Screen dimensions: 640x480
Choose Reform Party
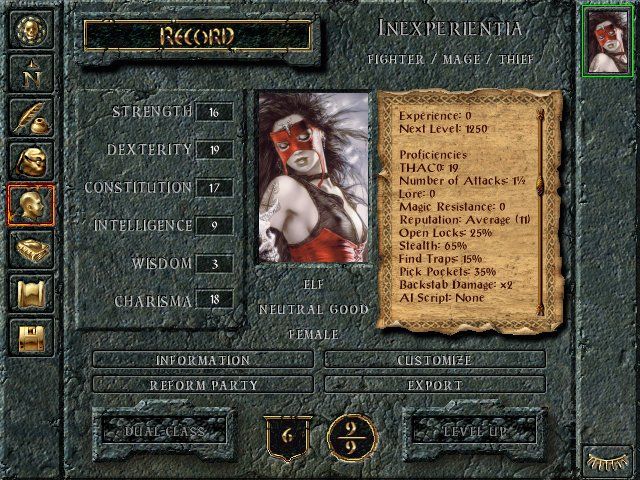pos(203,384)
